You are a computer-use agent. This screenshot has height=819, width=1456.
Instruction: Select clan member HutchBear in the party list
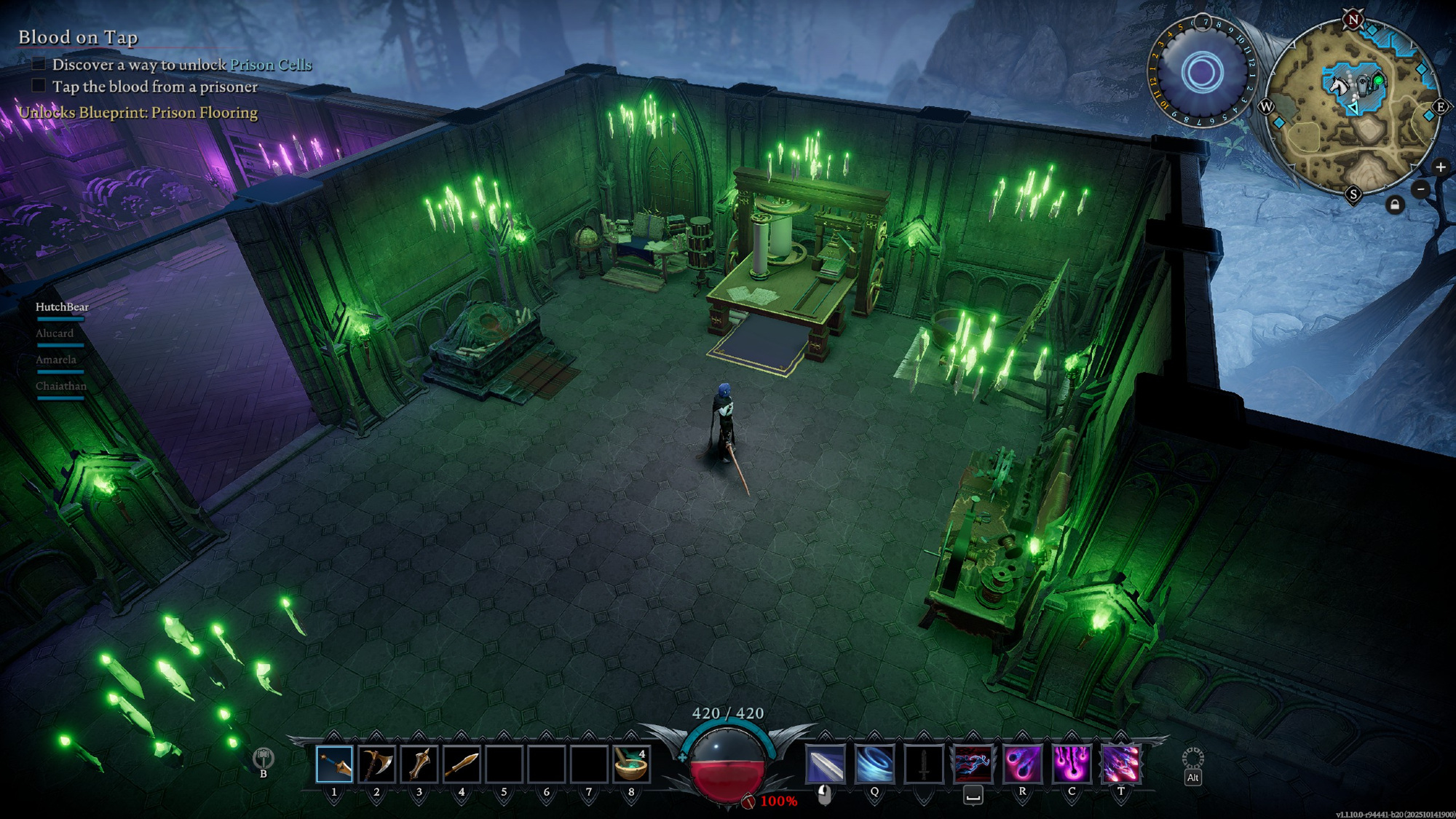(62, 307)
